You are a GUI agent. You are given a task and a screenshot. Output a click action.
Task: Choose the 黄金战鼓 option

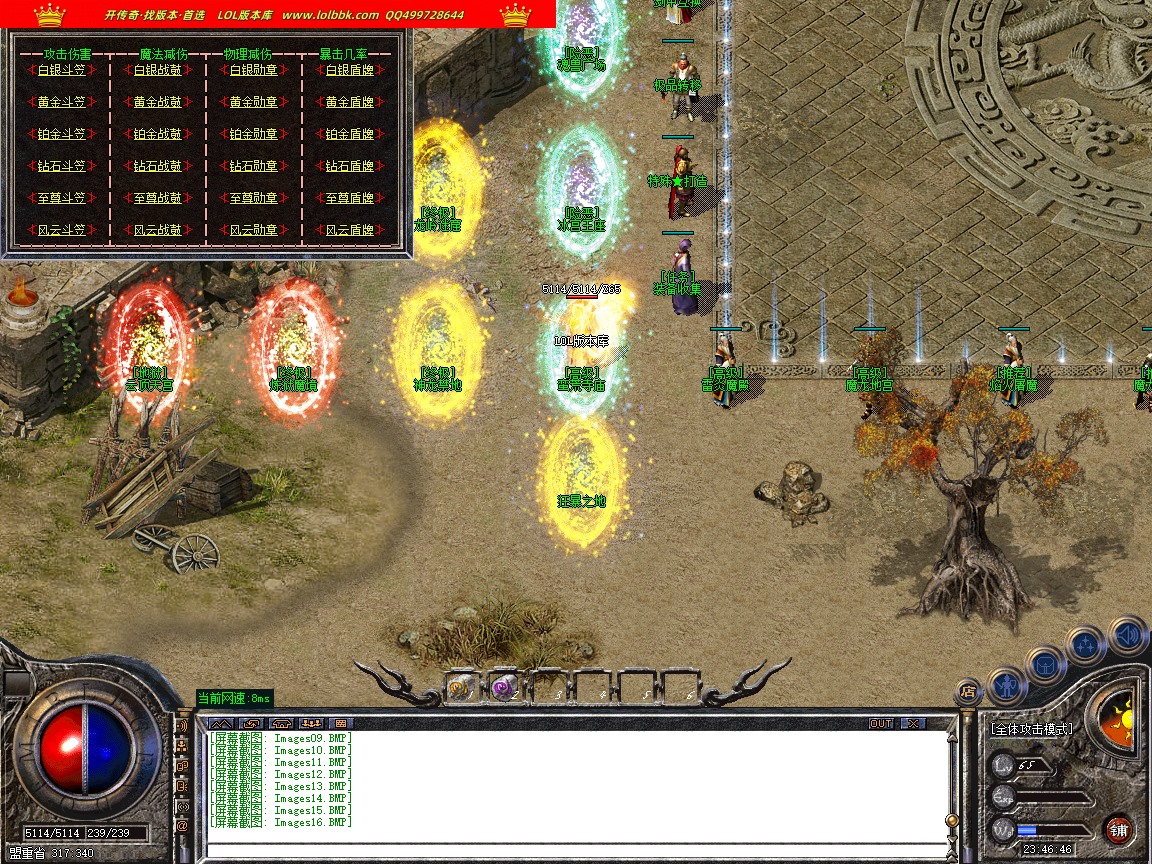tap(158, 102)
